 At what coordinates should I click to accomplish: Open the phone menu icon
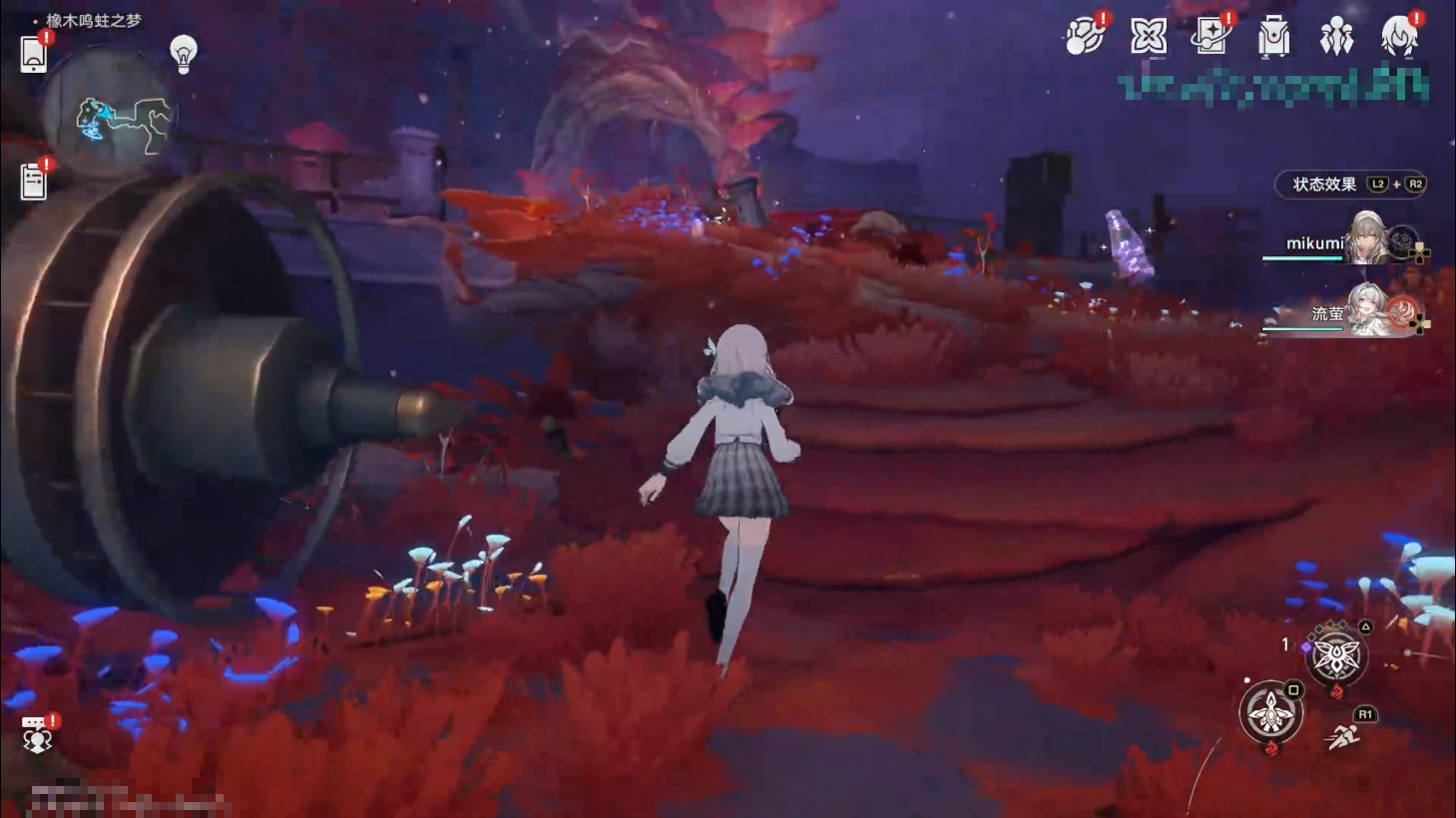tap(34, 54)
